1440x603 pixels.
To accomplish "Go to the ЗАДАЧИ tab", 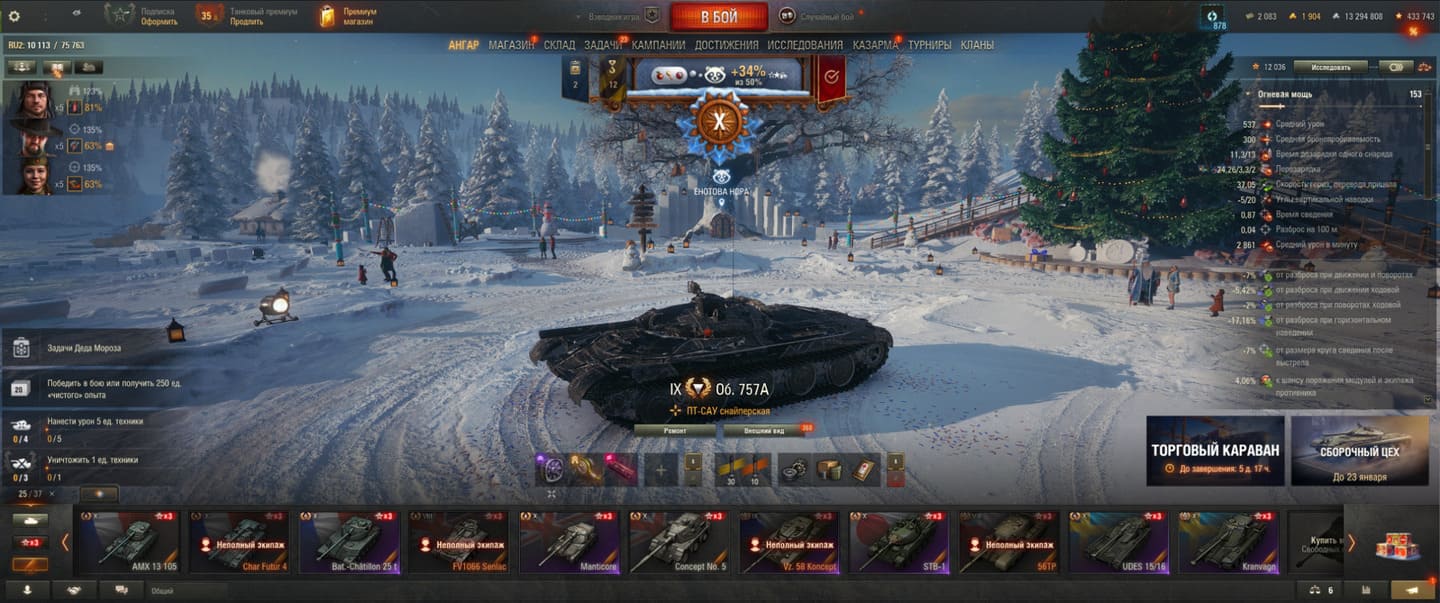I will (603, 45).
